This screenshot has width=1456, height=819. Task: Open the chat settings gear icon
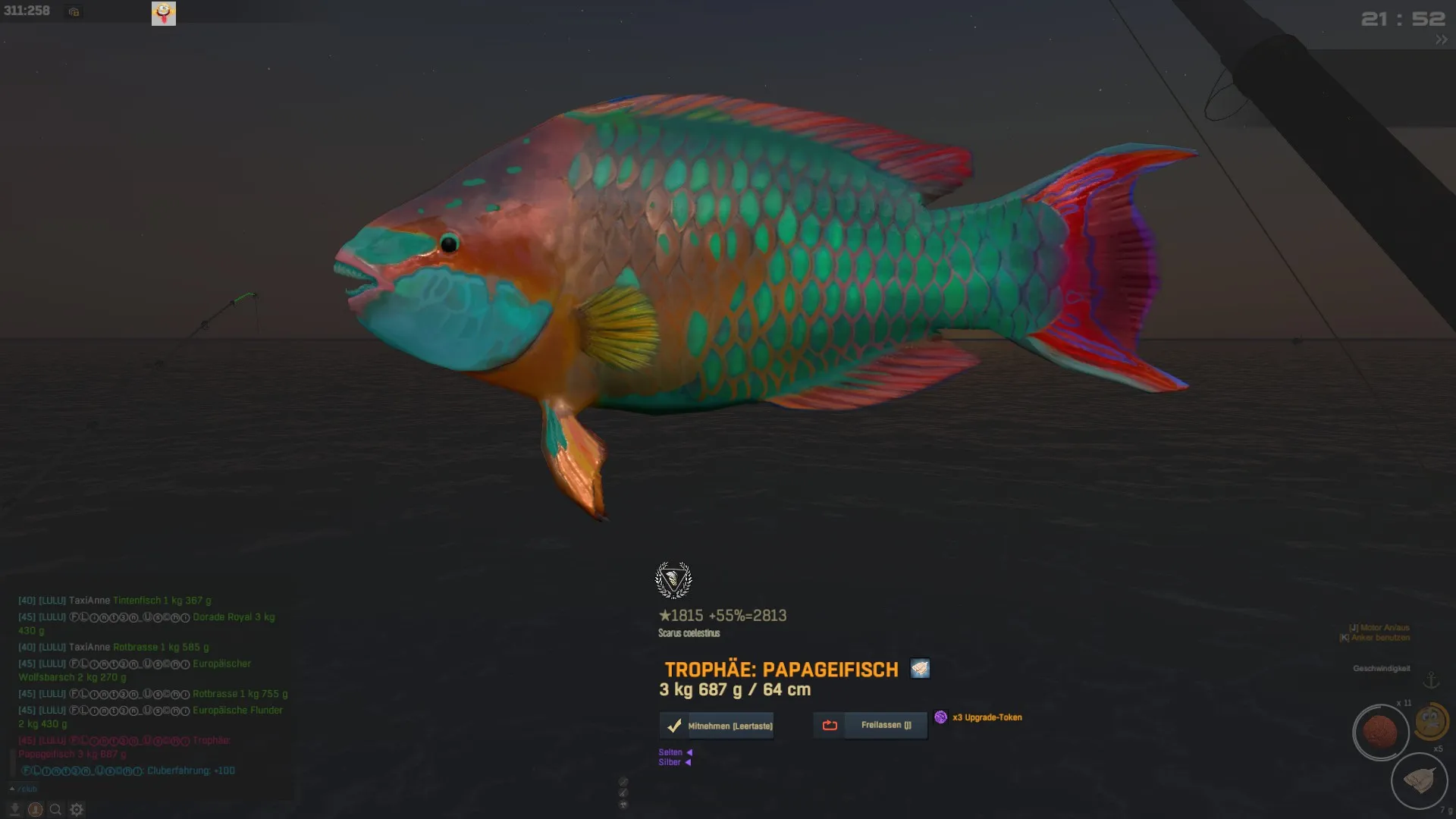pyautogui.click(x=77, y=809)
